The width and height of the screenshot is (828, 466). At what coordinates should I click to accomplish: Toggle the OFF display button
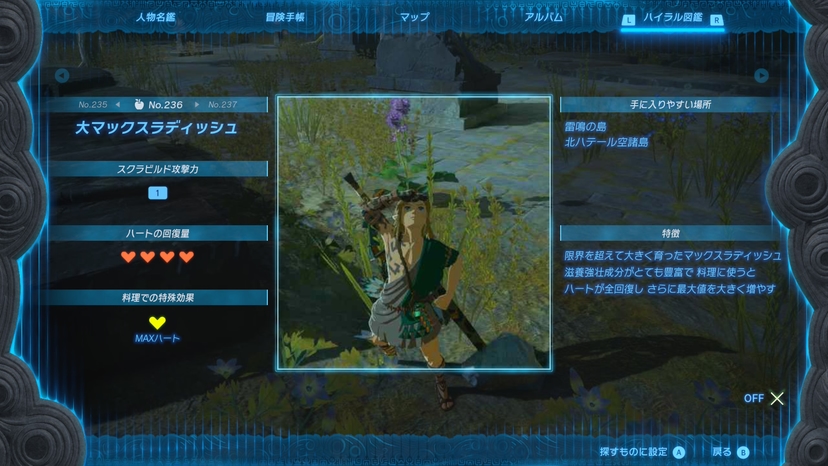tap(766, 398)
